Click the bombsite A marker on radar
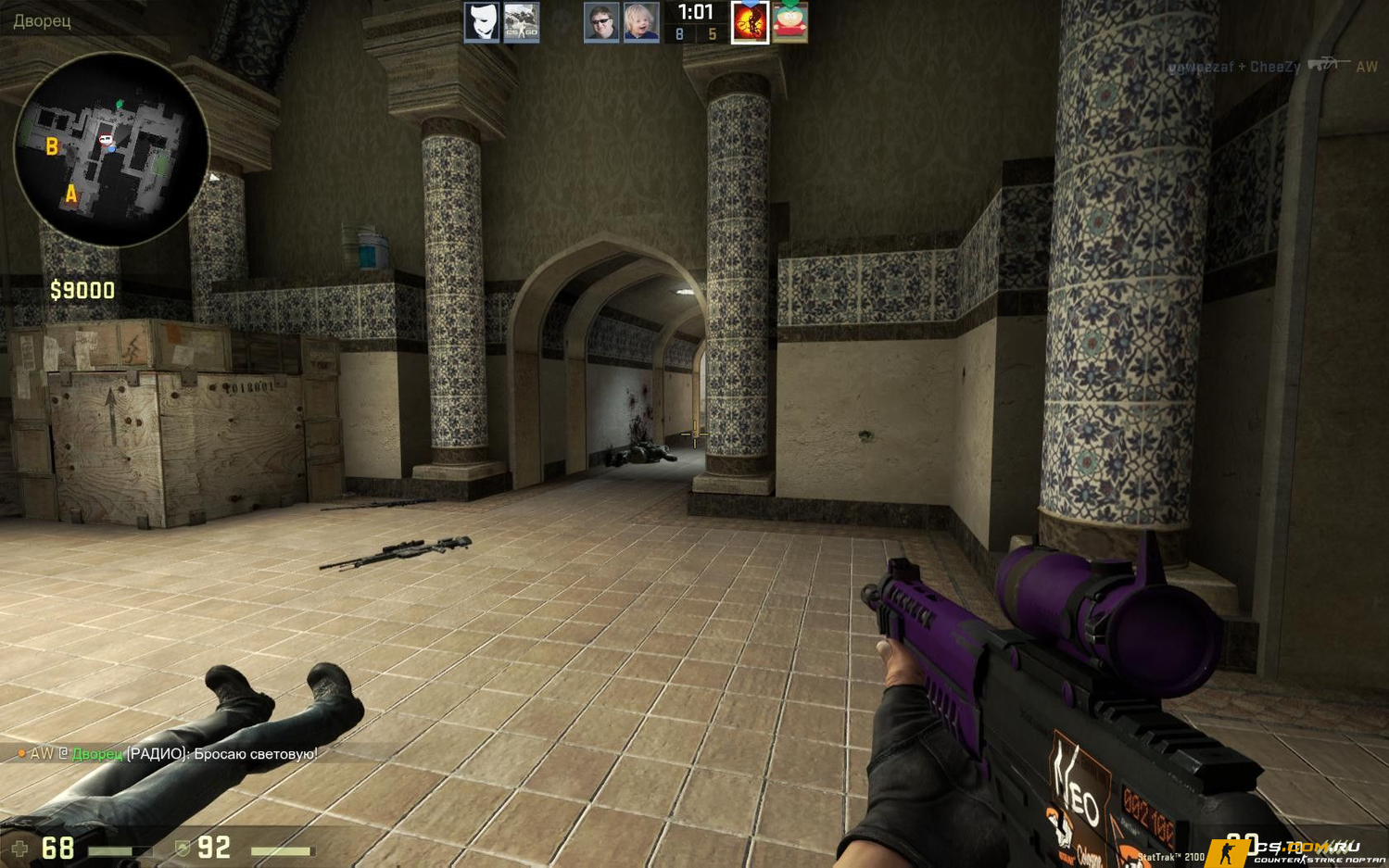This screenshot has height=868, width=1389. click(x=70, y=194)
